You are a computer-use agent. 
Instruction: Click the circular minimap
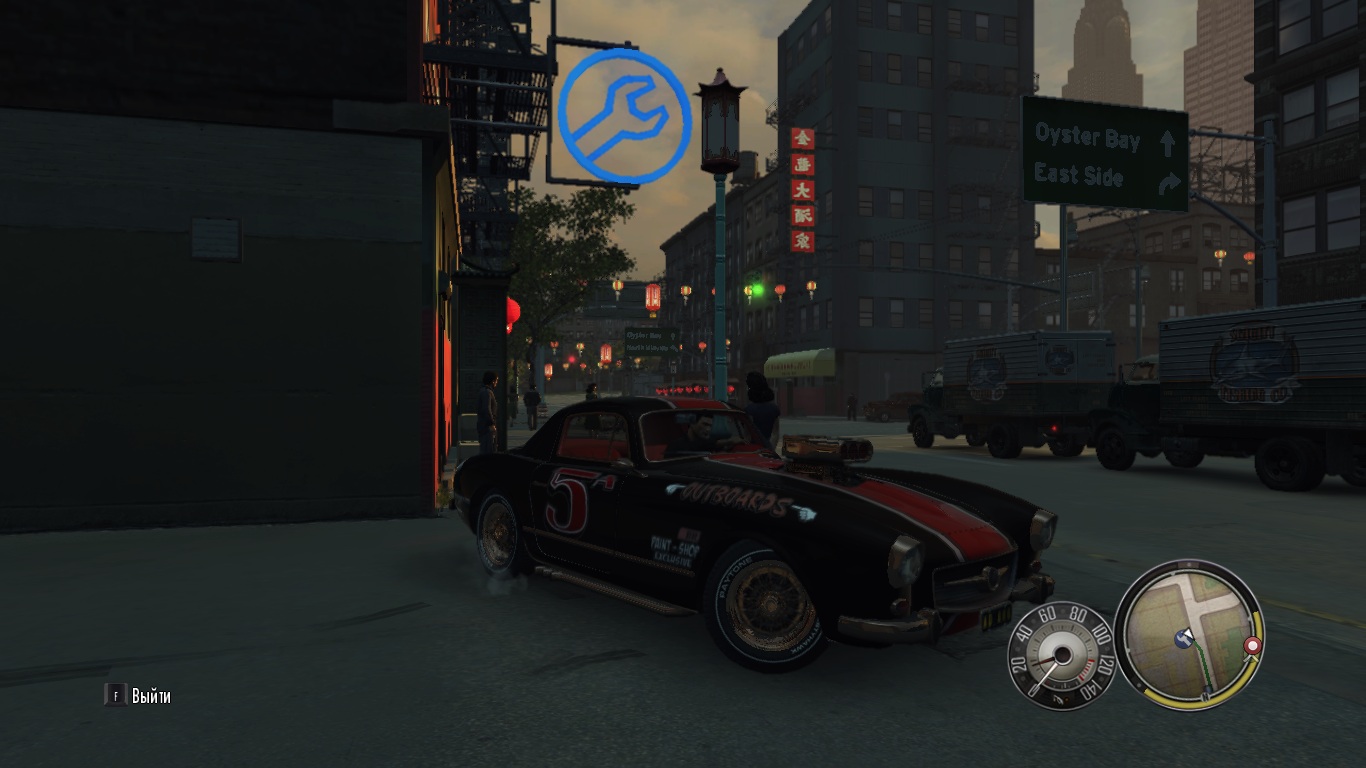[1188, 634]
